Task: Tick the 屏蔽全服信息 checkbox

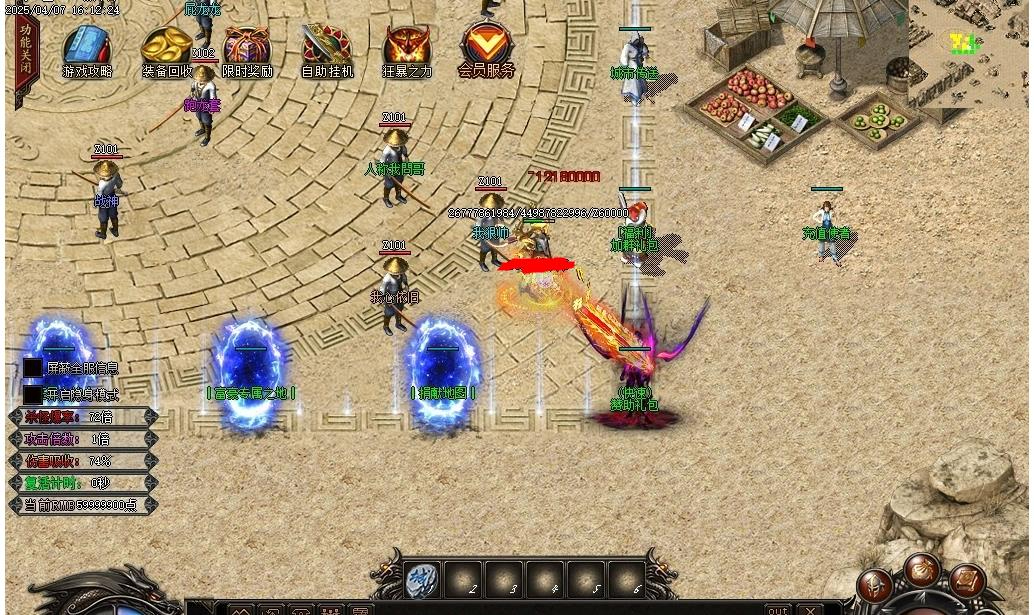Action: (33, 368)
